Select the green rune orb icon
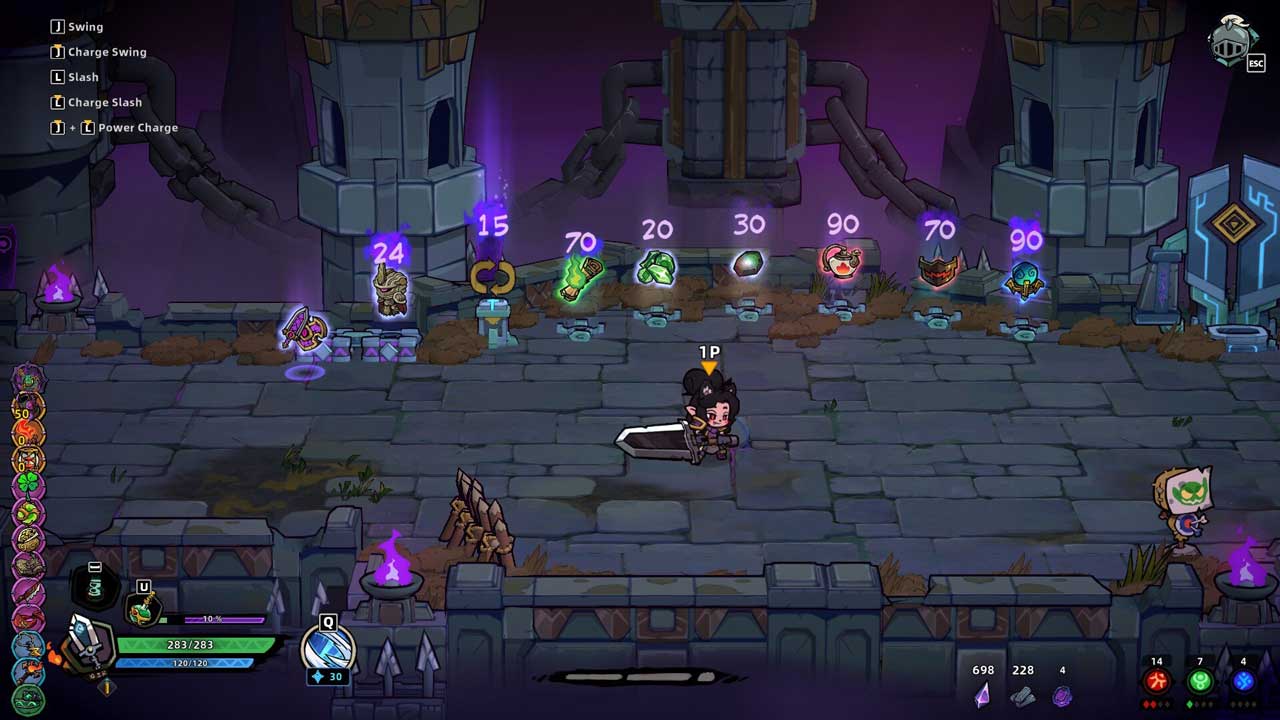Screen dimensions: 1280x720 coord(1200,682)
